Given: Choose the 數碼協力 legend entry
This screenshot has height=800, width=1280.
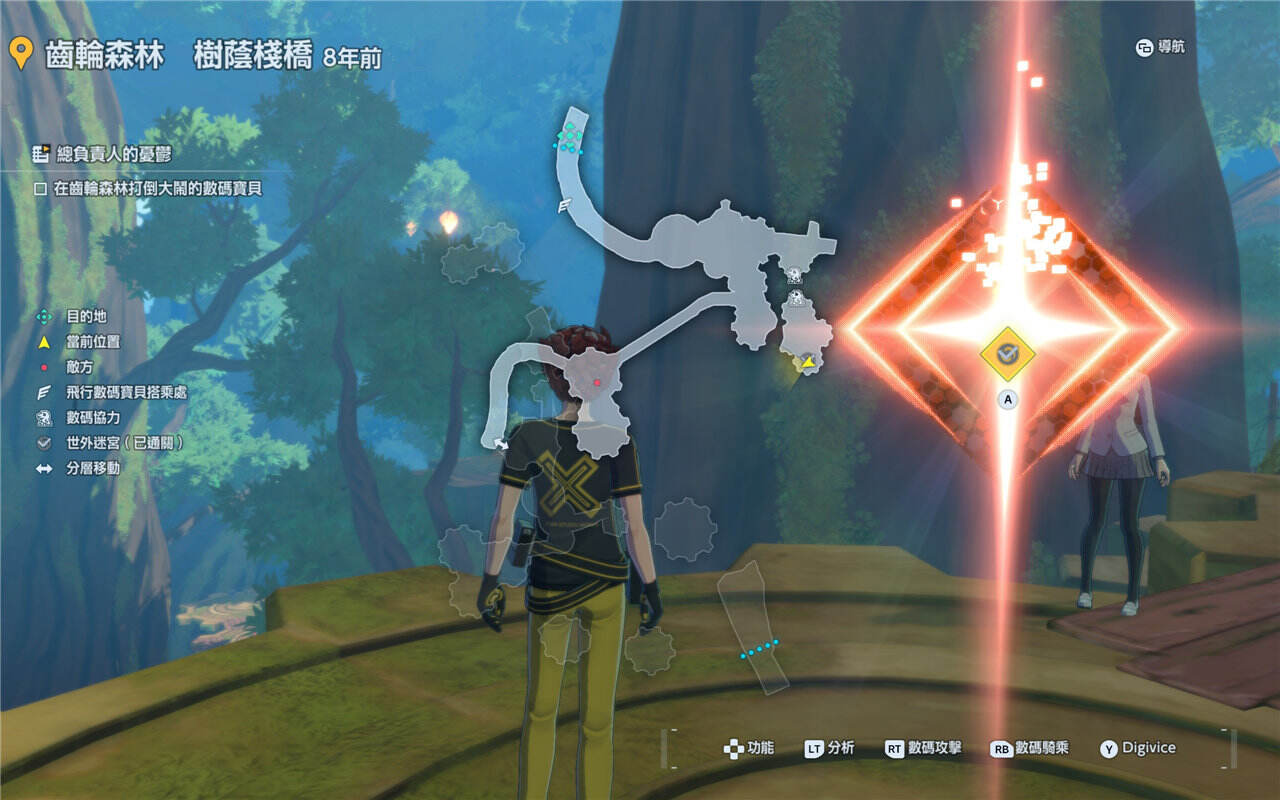Looking at the screenshot, I should (x=93, y=417).
